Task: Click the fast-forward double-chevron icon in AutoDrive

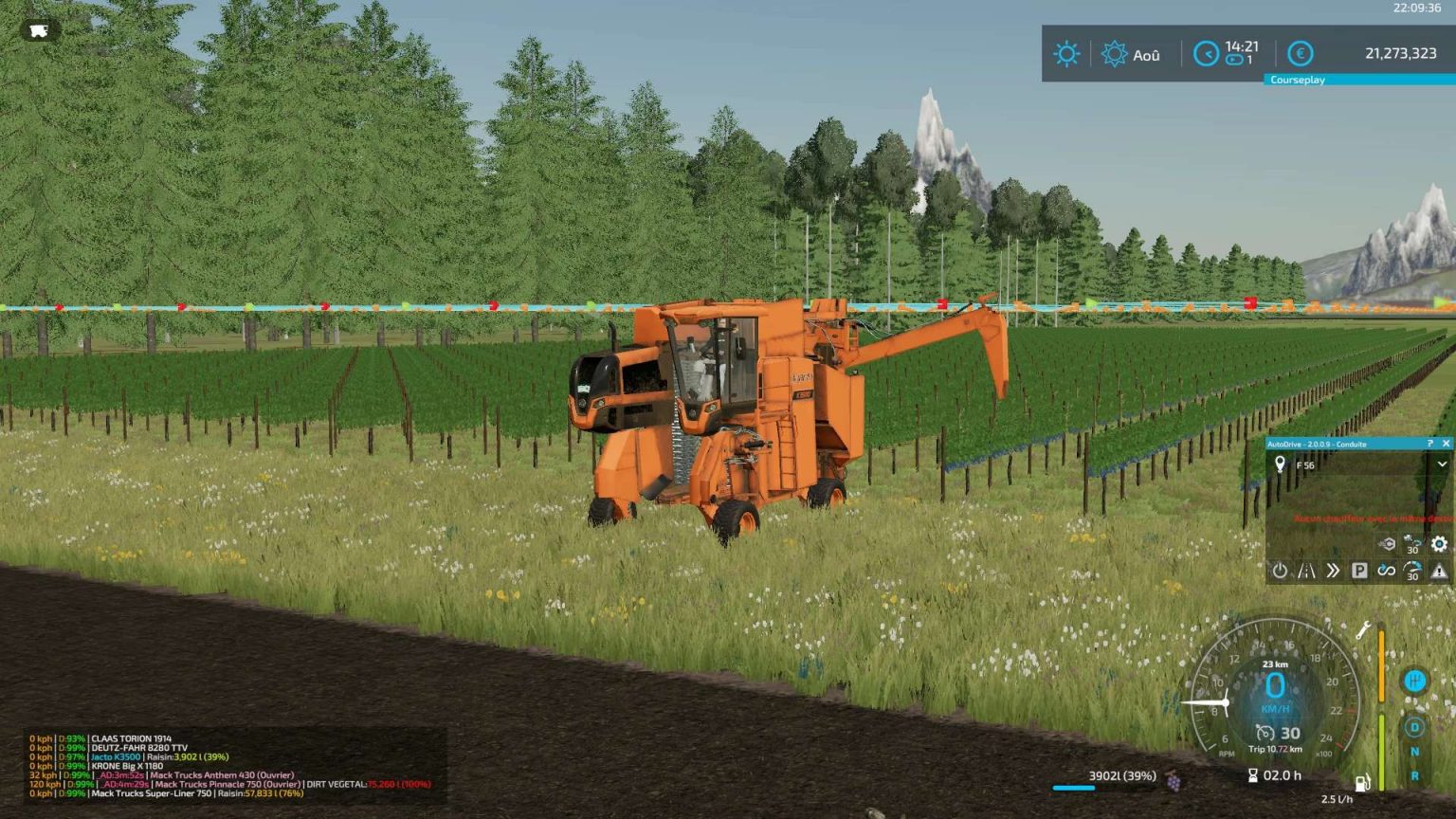Action: click(1333, 571)
